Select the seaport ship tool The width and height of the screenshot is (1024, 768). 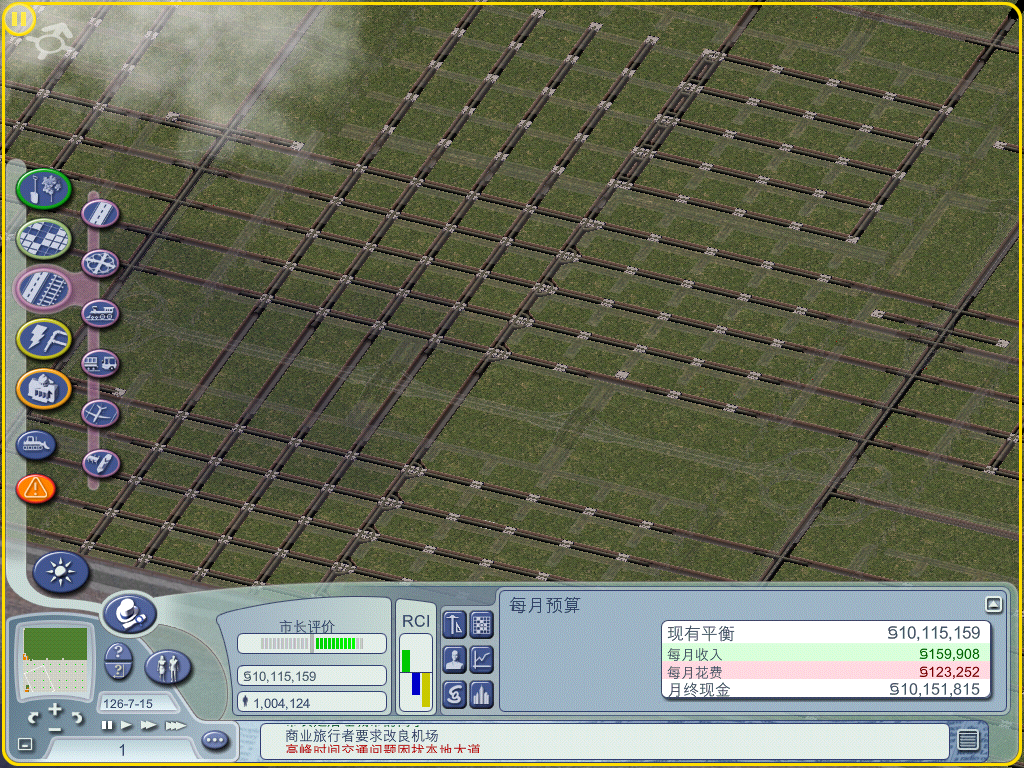(101, 463)
